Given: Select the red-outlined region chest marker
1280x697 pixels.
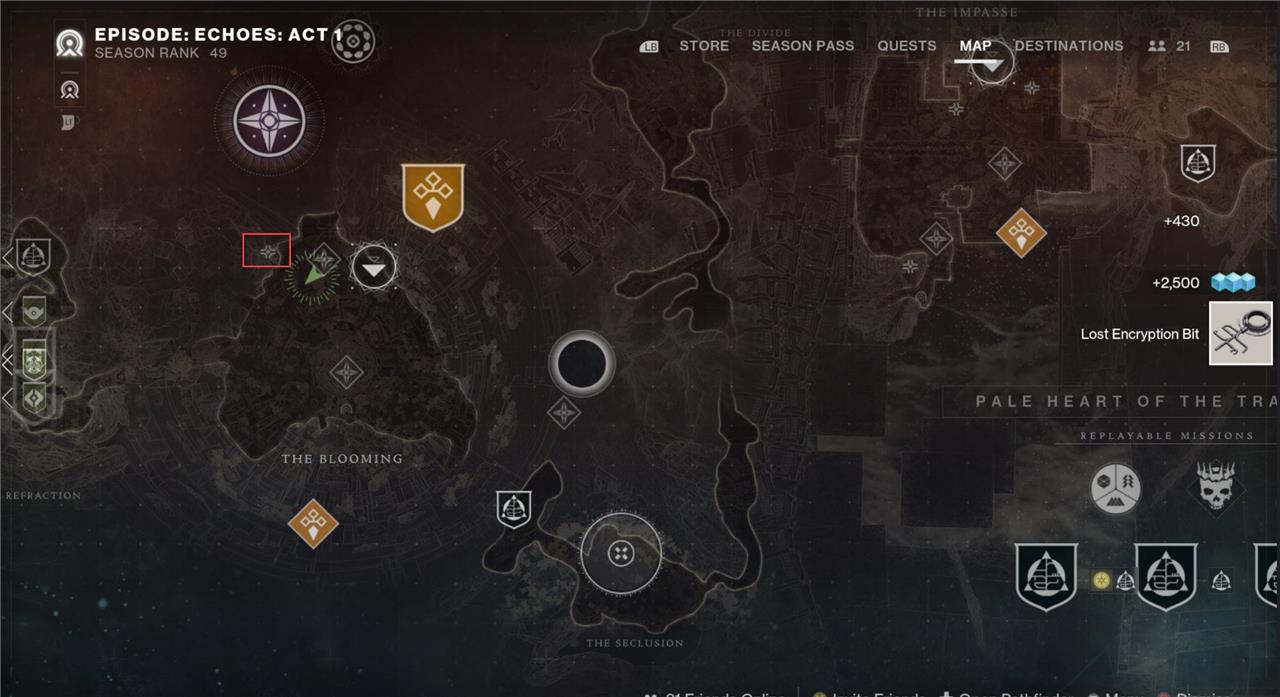Looking at the screenshot, I should click(x=267, y=251).
